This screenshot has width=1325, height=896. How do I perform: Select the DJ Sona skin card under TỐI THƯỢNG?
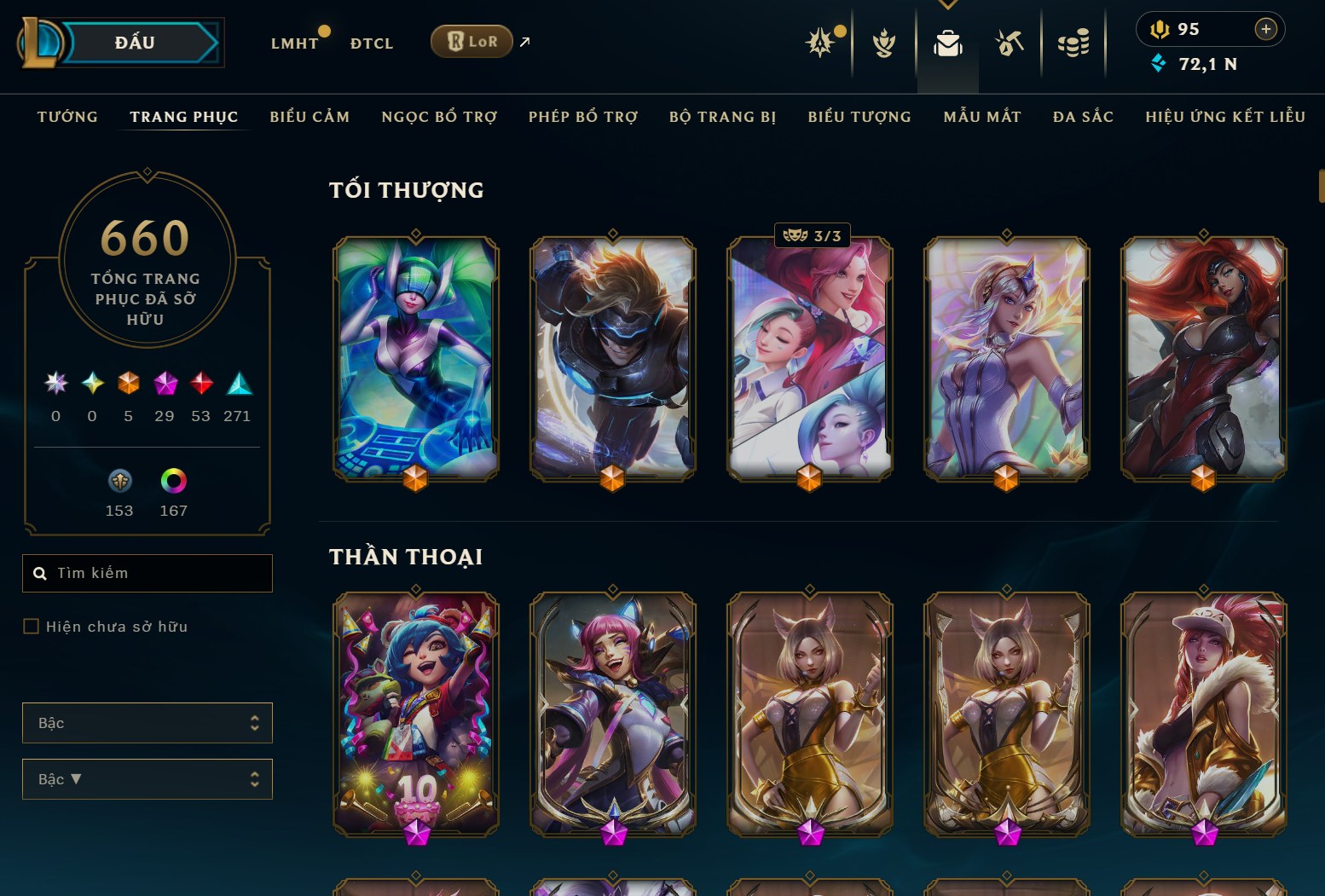point(415,358)
